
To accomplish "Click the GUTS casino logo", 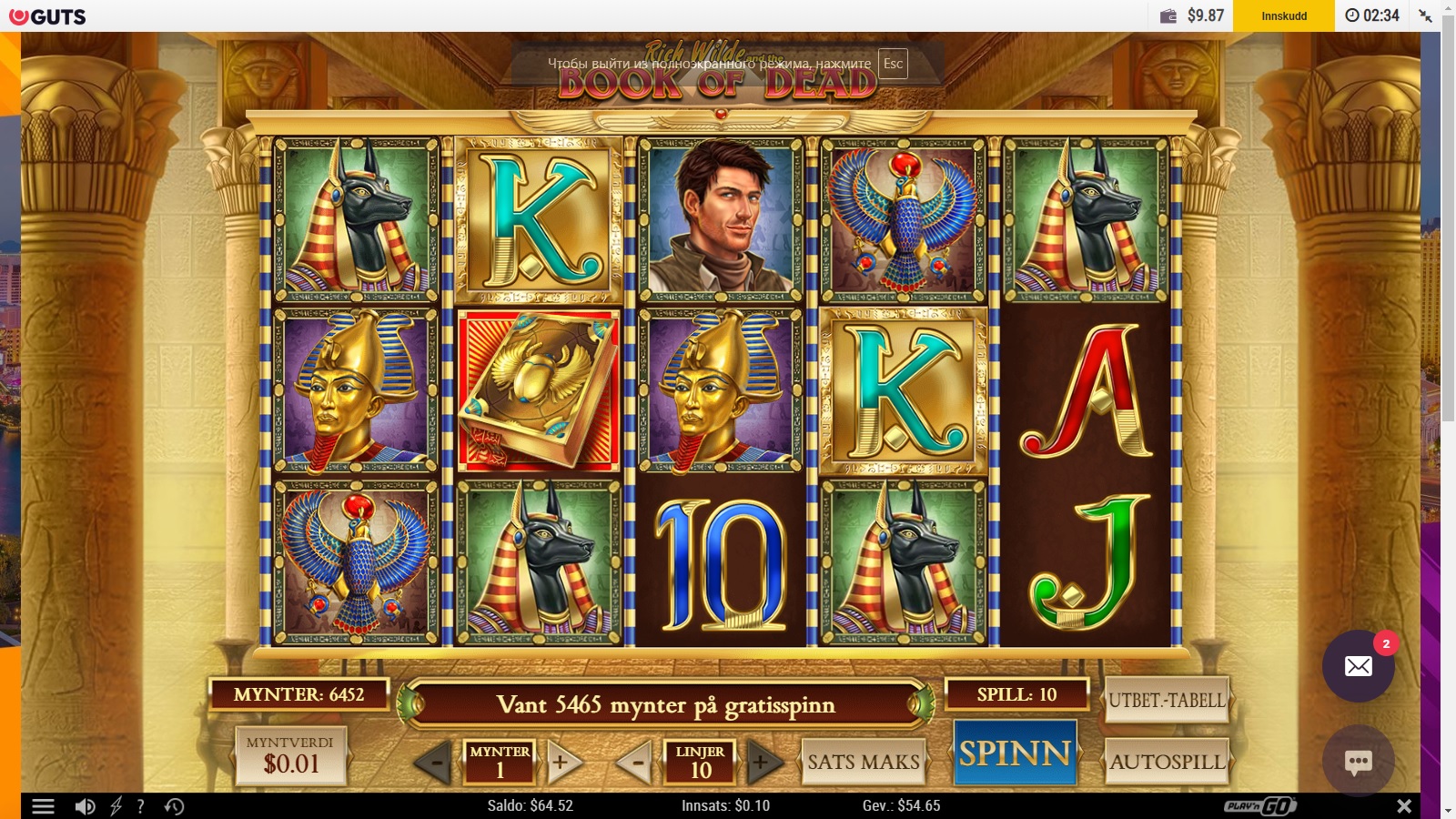I will (x=47, y=16).
